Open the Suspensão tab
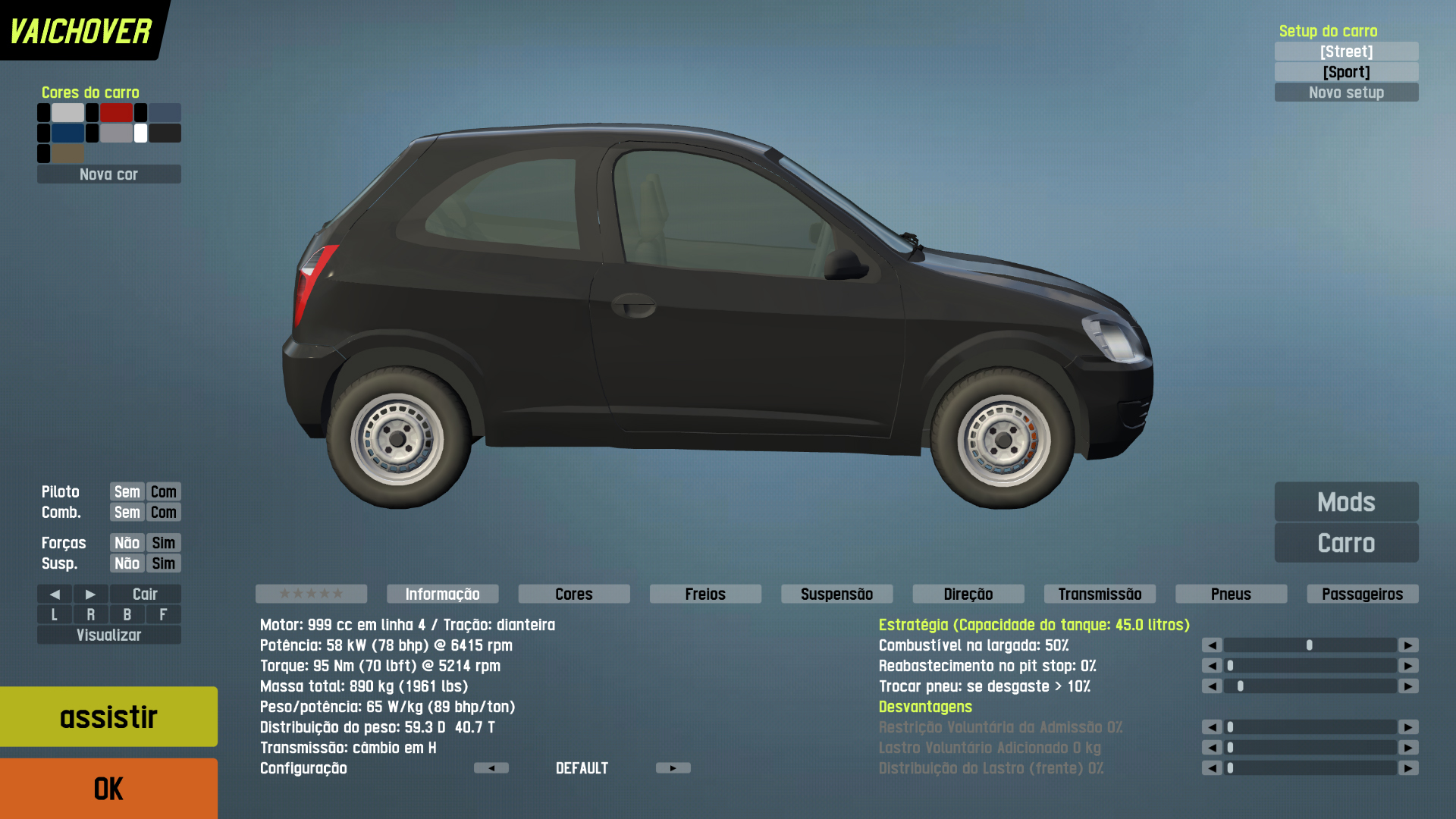This screenshot has width=1456, height=819. (836, 594)
